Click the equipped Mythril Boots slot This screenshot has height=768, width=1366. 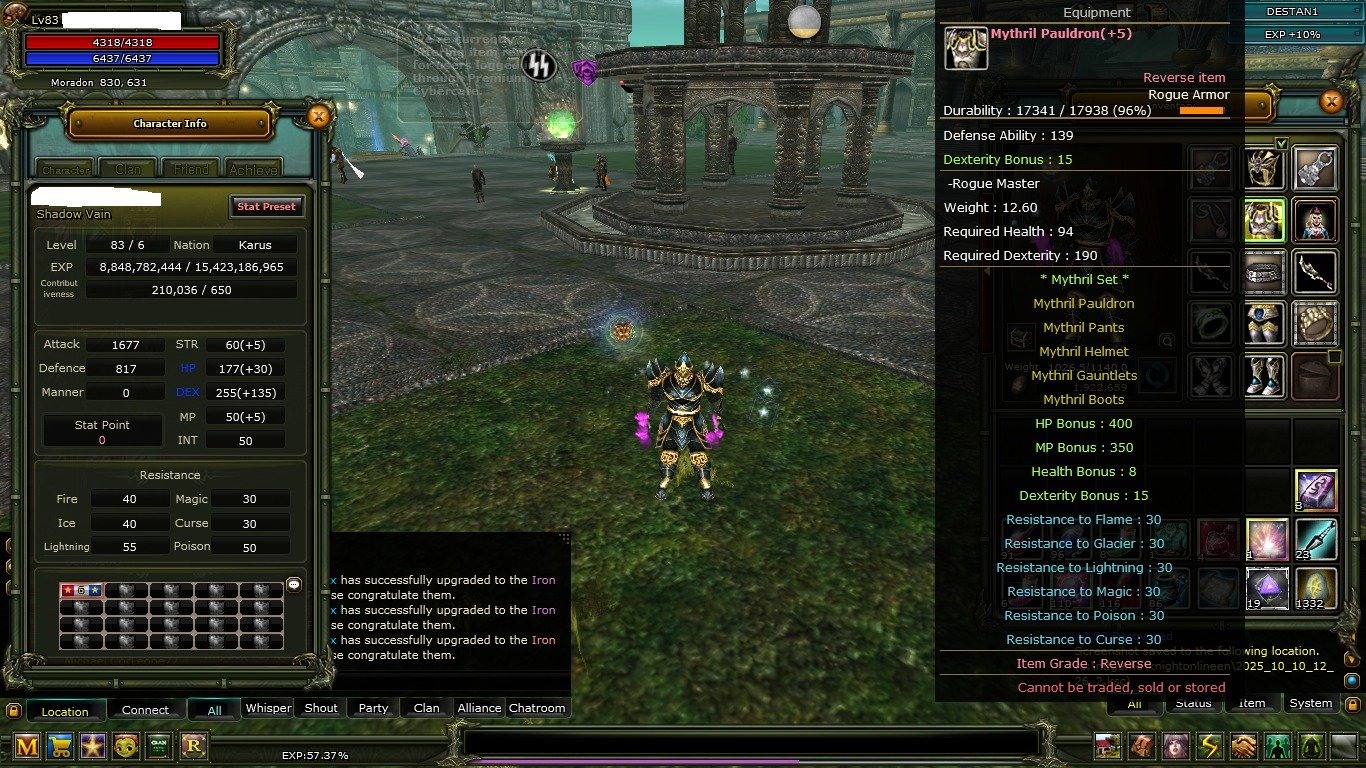[1264, 375]
